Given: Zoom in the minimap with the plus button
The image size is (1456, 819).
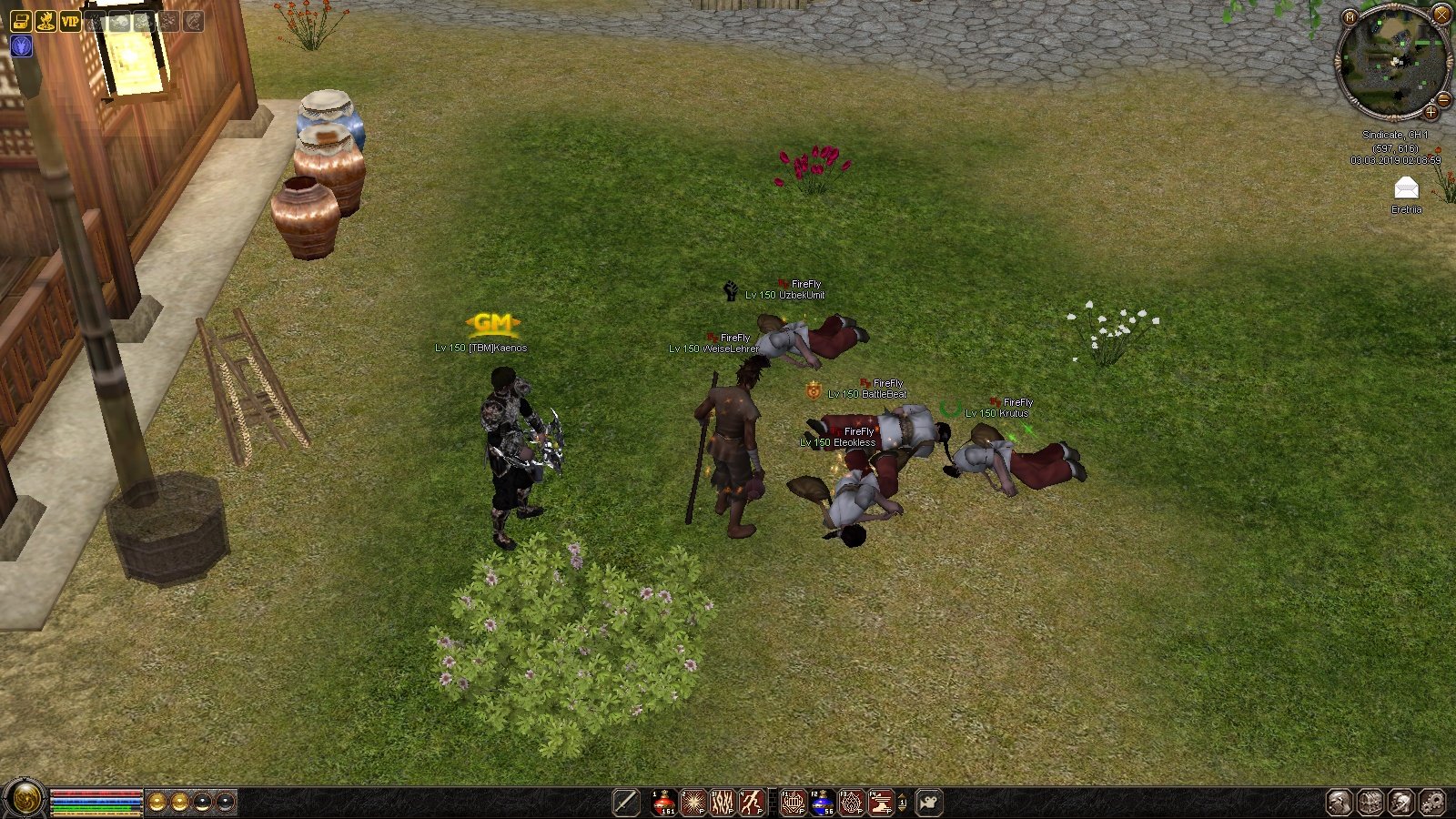Looking at the screenshot, I should point(1431,113).
